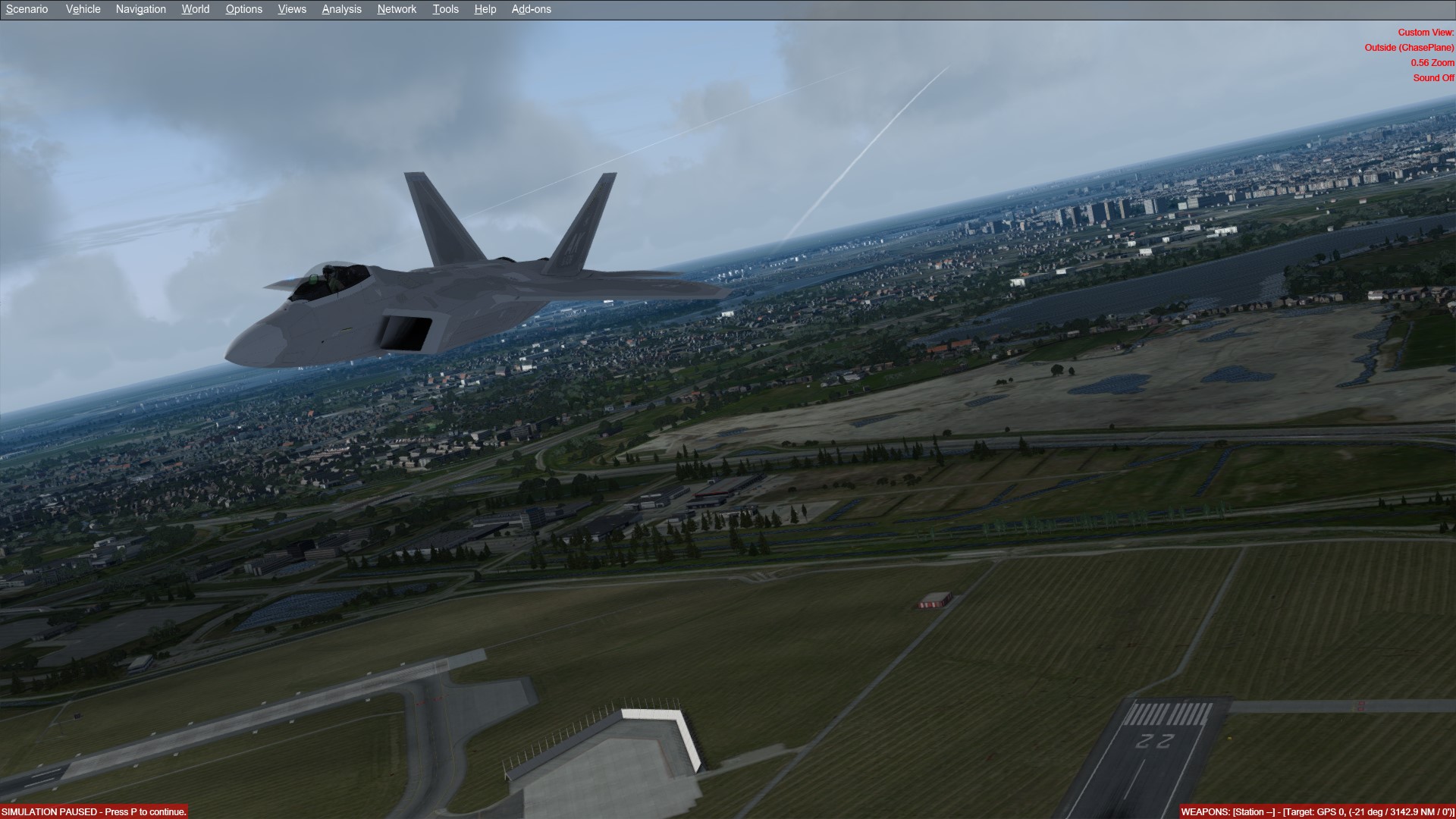The width and height of the screenshot is (1456, 819).
Task: Open the Vehicle menu
Action: tap(83, 9)
